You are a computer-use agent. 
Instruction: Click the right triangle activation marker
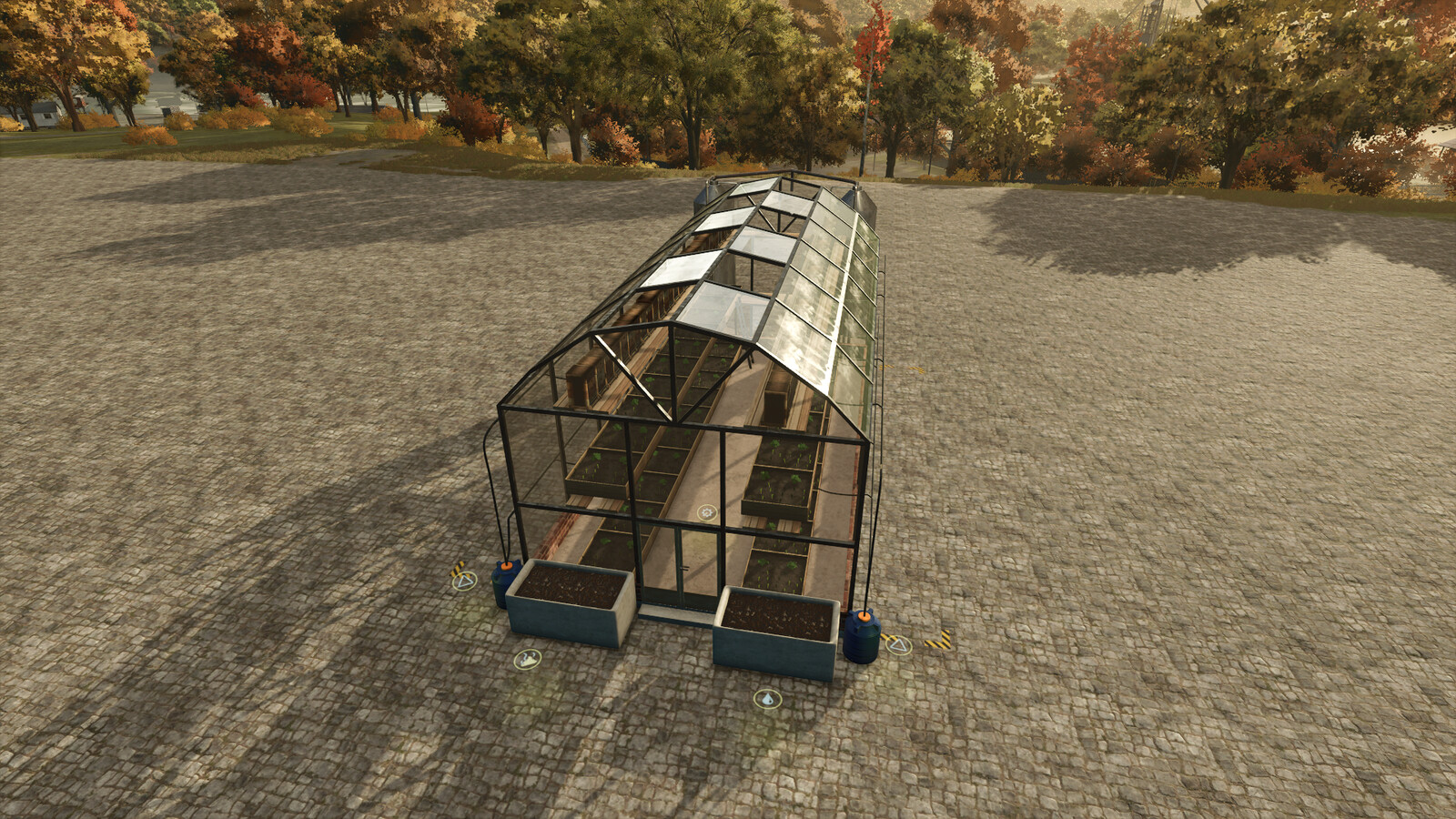(x=899, y=645)
